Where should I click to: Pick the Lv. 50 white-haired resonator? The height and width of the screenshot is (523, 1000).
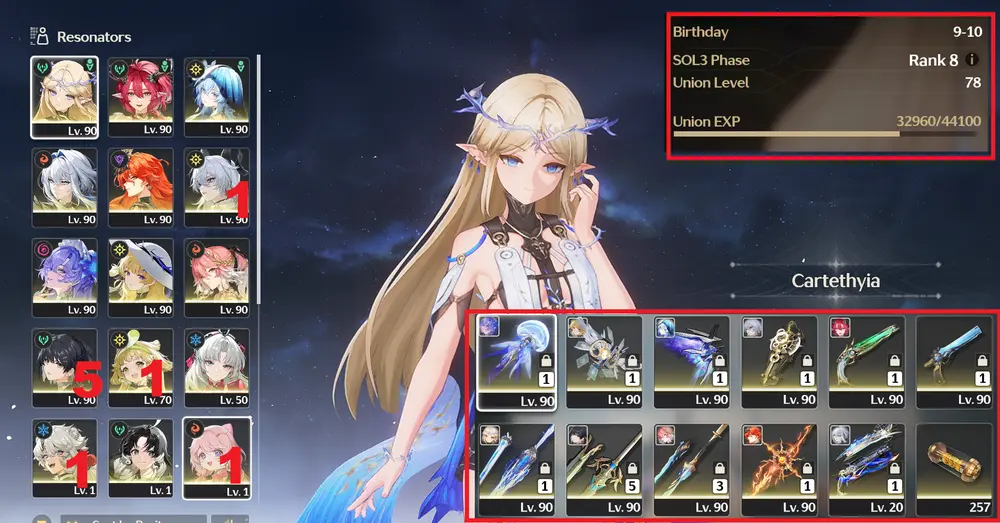click(x=216, y=367)
